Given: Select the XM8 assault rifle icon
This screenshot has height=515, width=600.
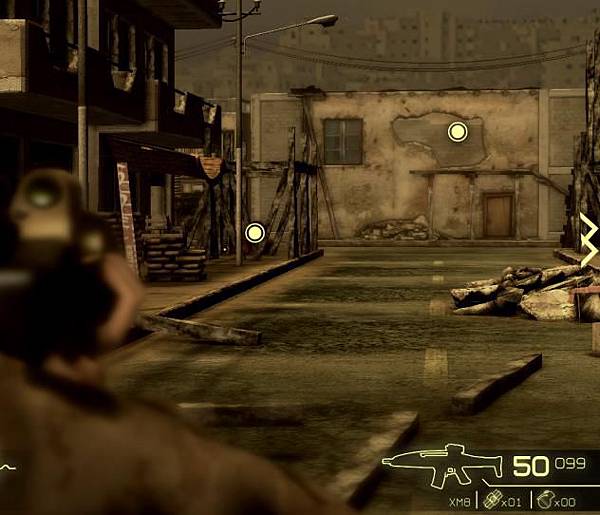Looking at the screenshot, I should tap(443, 467).
